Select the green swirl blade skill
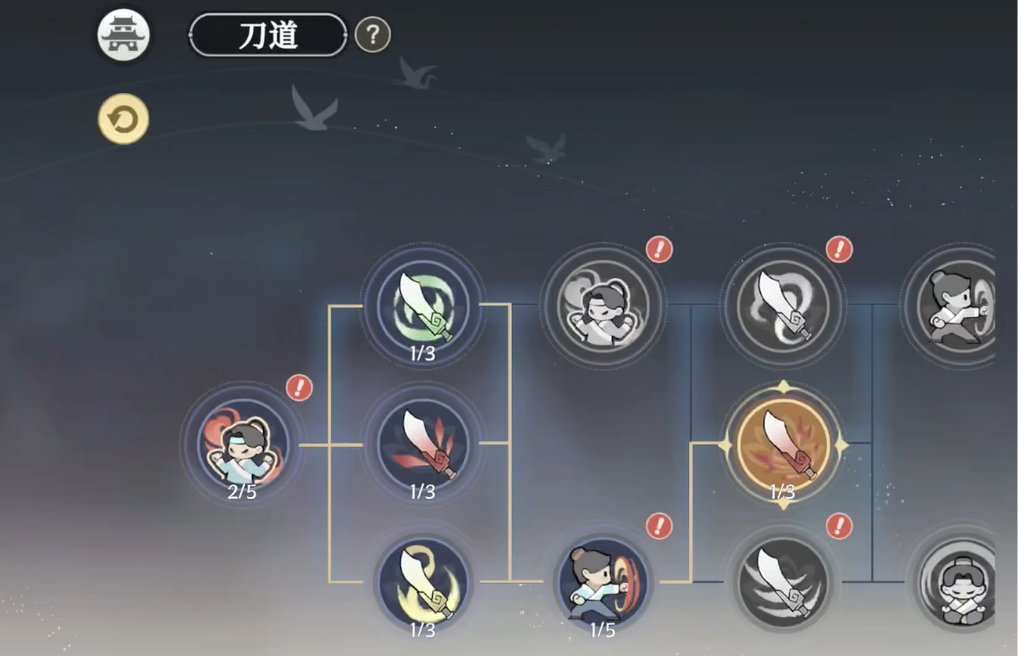The width and height of the screenshot is (1018, 656). click(423, 303)
